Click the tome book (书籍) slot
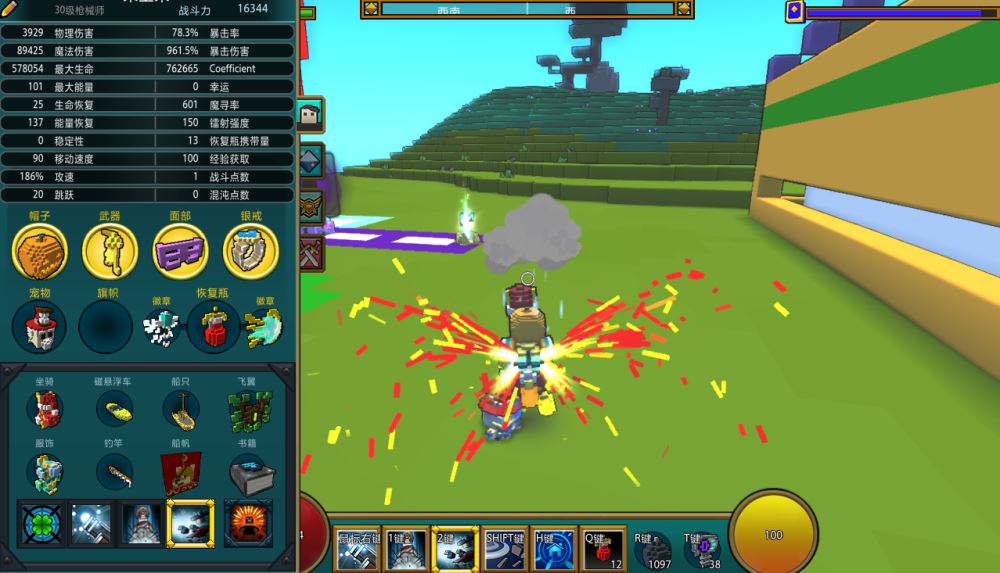 [248, 471]
